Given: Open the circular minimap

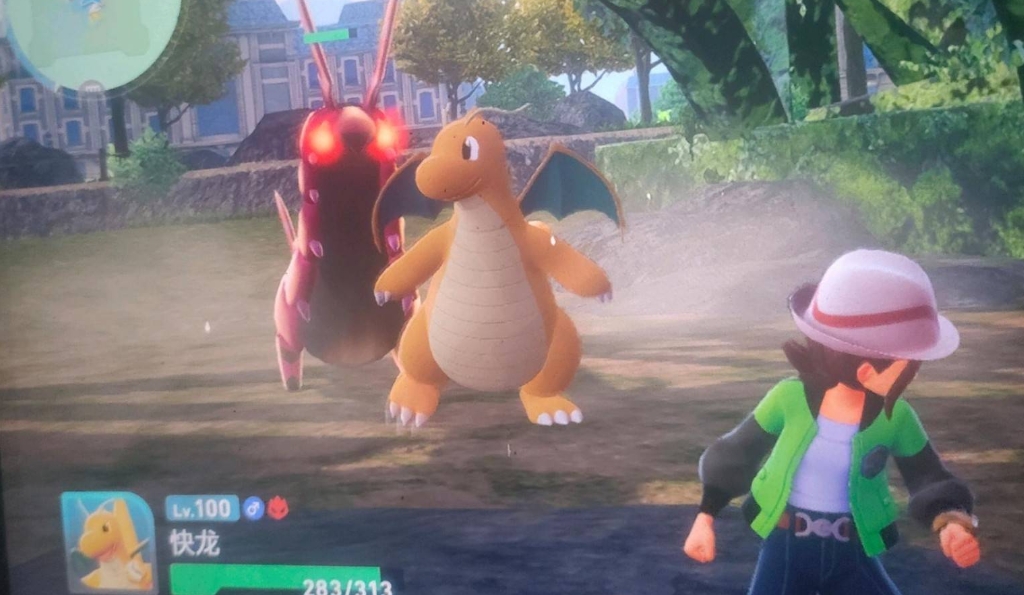Looking at the screenshot, I should point(92,36).
